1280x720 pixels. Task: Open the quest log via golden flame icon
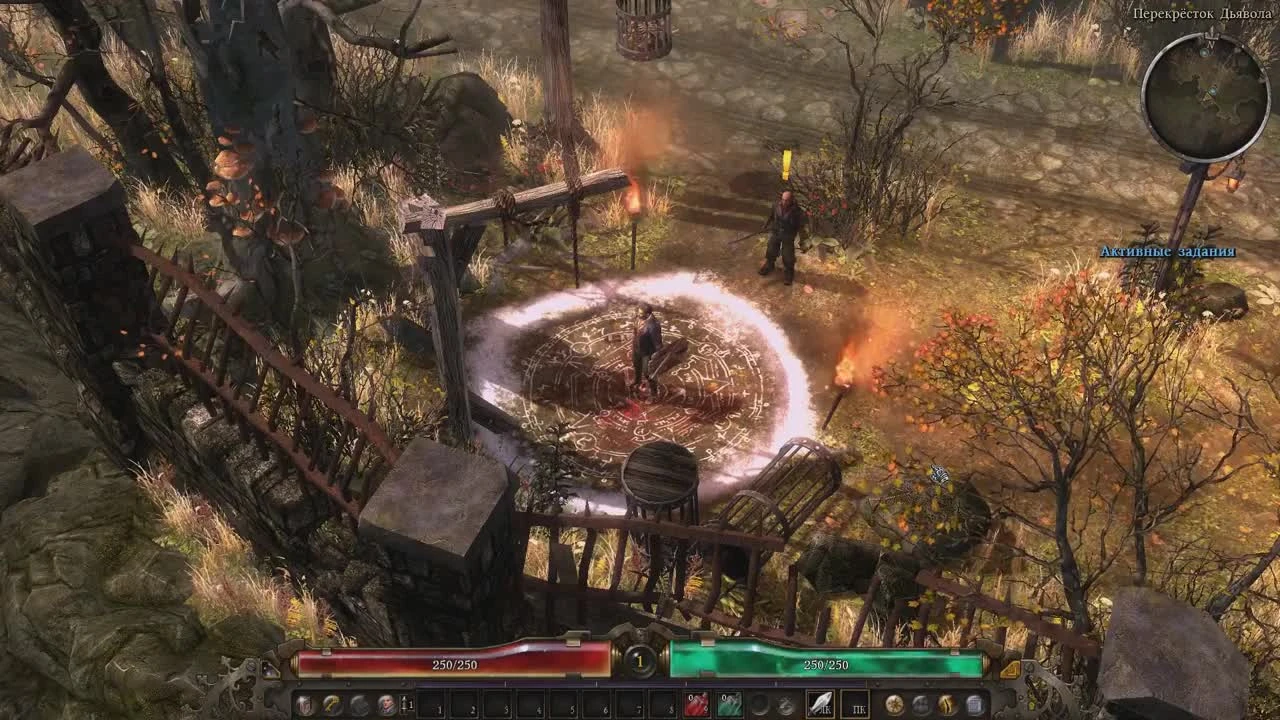(945, 703)
